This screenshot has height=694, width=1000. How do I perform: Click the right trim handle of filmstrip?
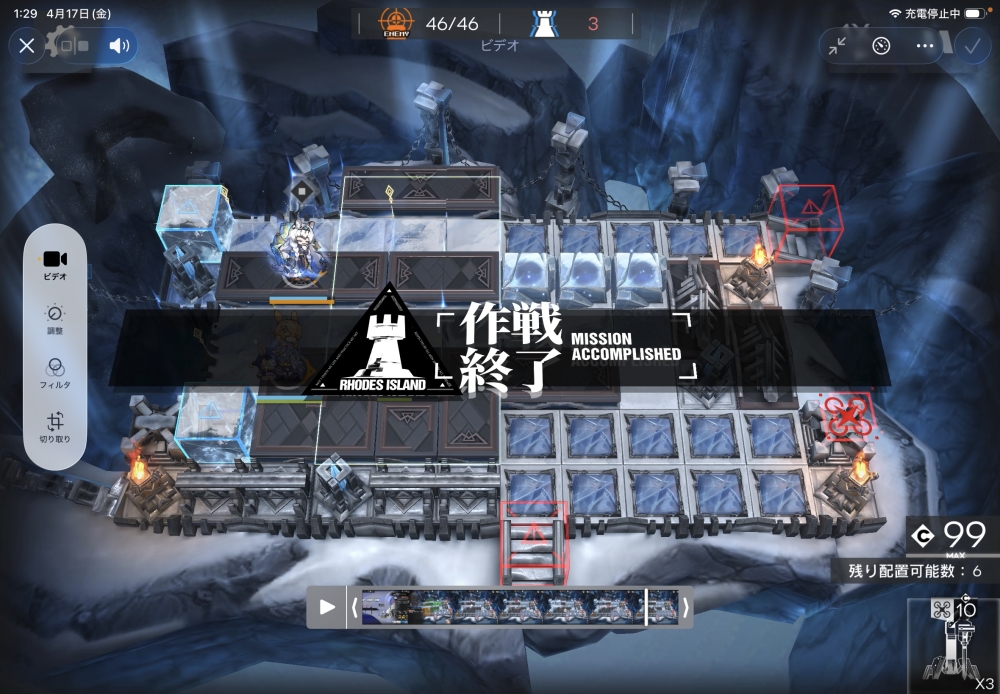(x=685, y=607)
